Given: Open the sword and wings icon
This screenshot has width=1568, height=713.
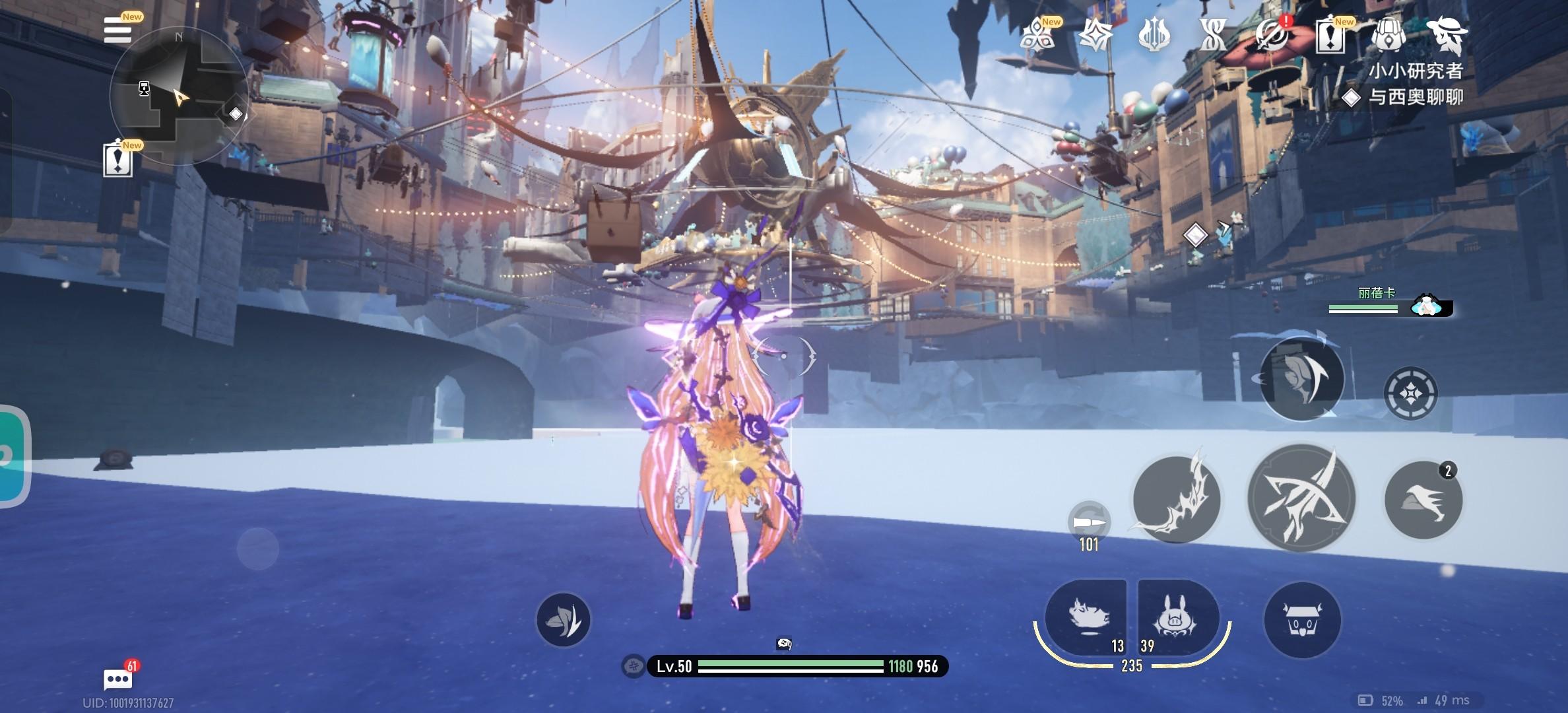Looking at the screenshot, I should click(1155, 34).
